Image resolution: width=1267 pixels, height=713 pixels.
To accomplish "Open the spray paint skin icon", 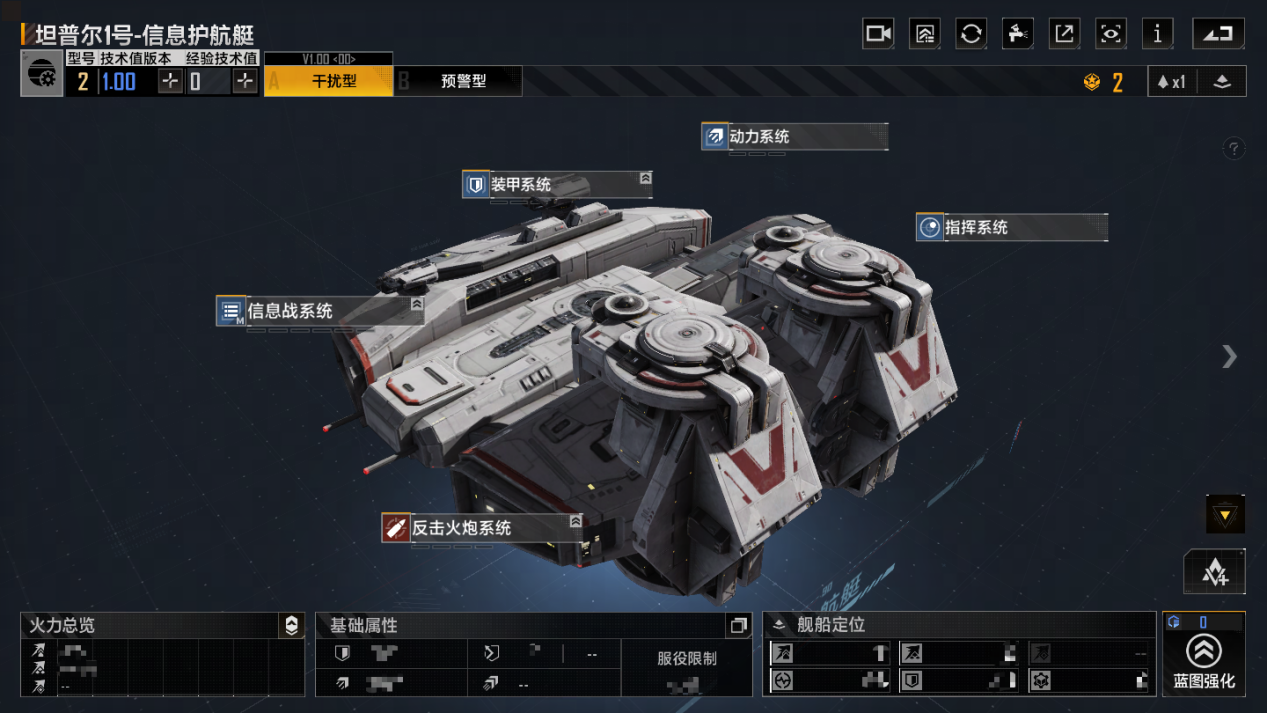I will pos(1017,34).
